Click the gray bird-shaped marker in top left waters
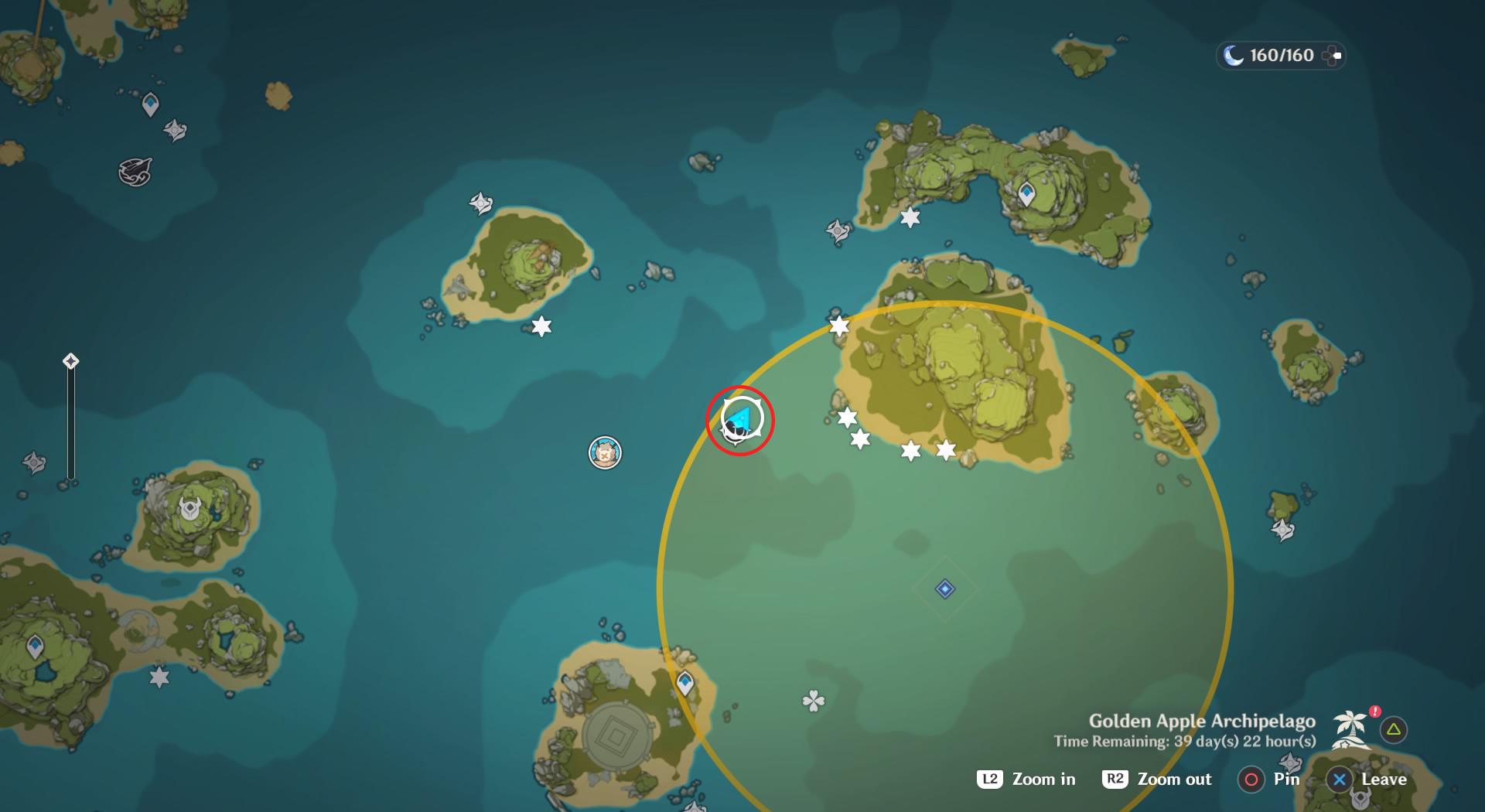Viewport: 1485px width, 812px height. tap(136, 170)
